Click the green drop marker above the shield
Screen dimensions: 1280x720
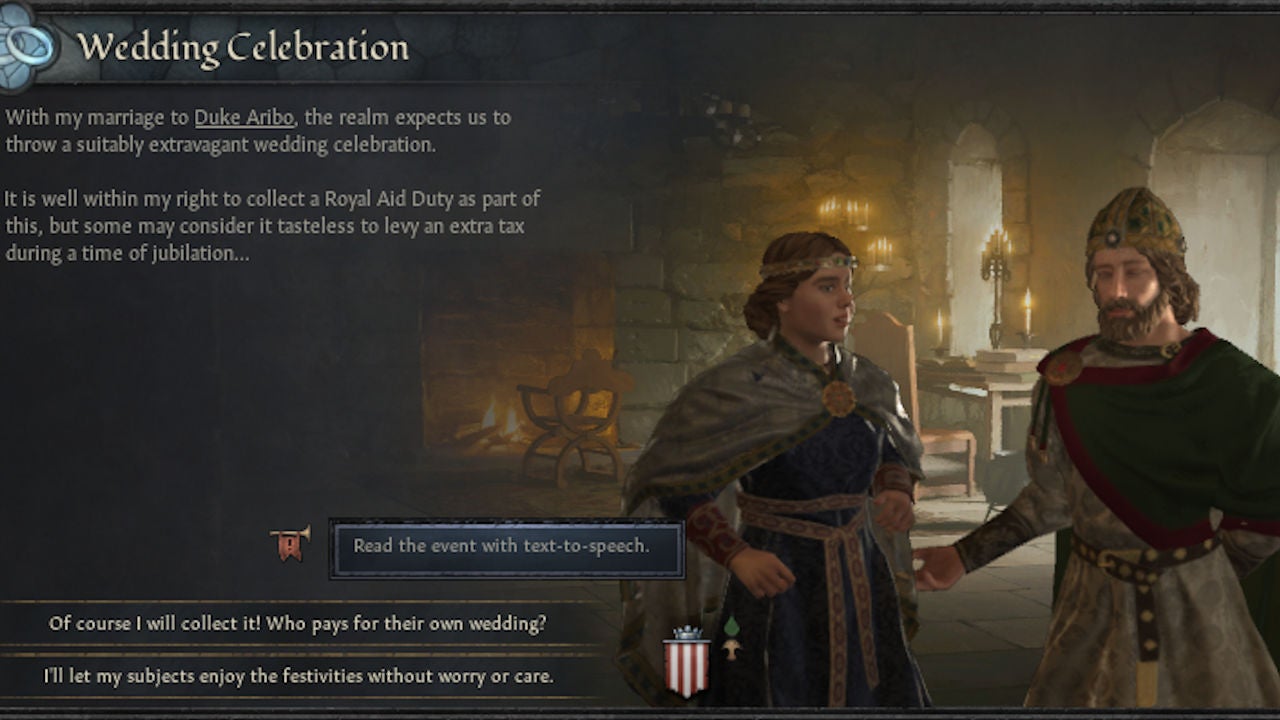pyautogui.click(x=732, y=625)
